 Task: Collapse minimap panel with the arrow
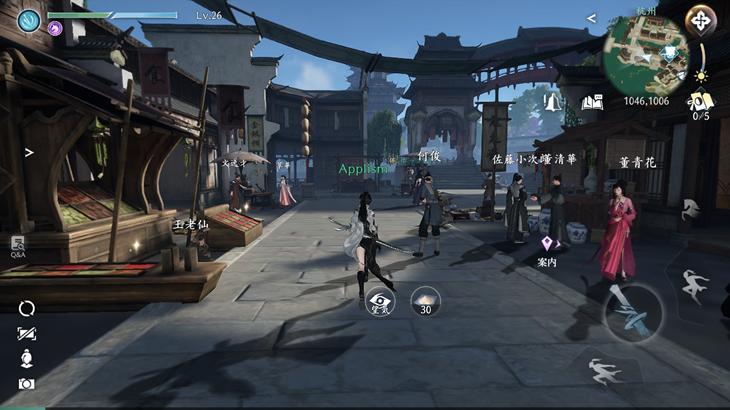(591, 18)
